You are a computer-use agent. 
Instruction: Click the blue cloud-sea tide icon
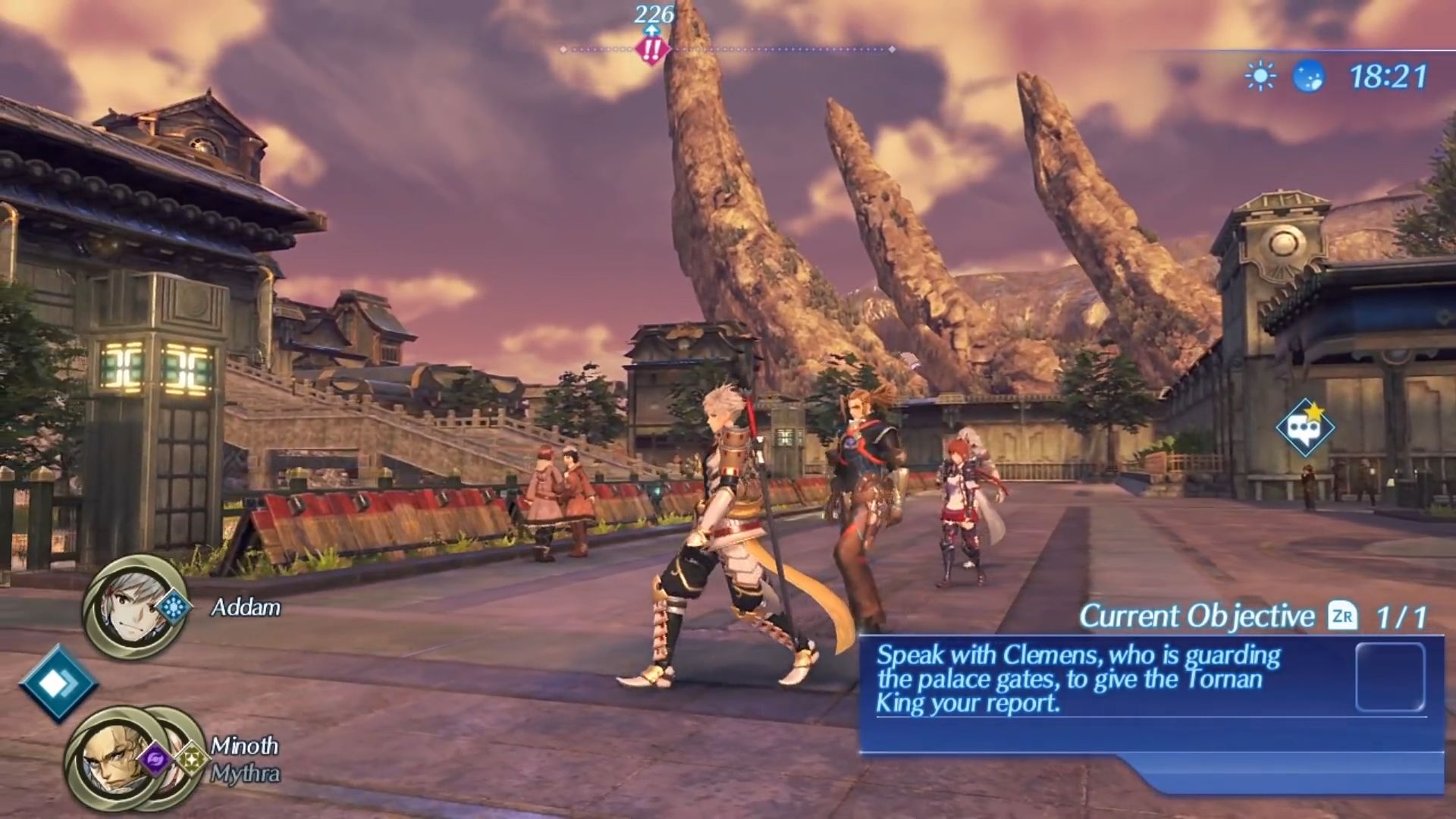[1308, 77]
